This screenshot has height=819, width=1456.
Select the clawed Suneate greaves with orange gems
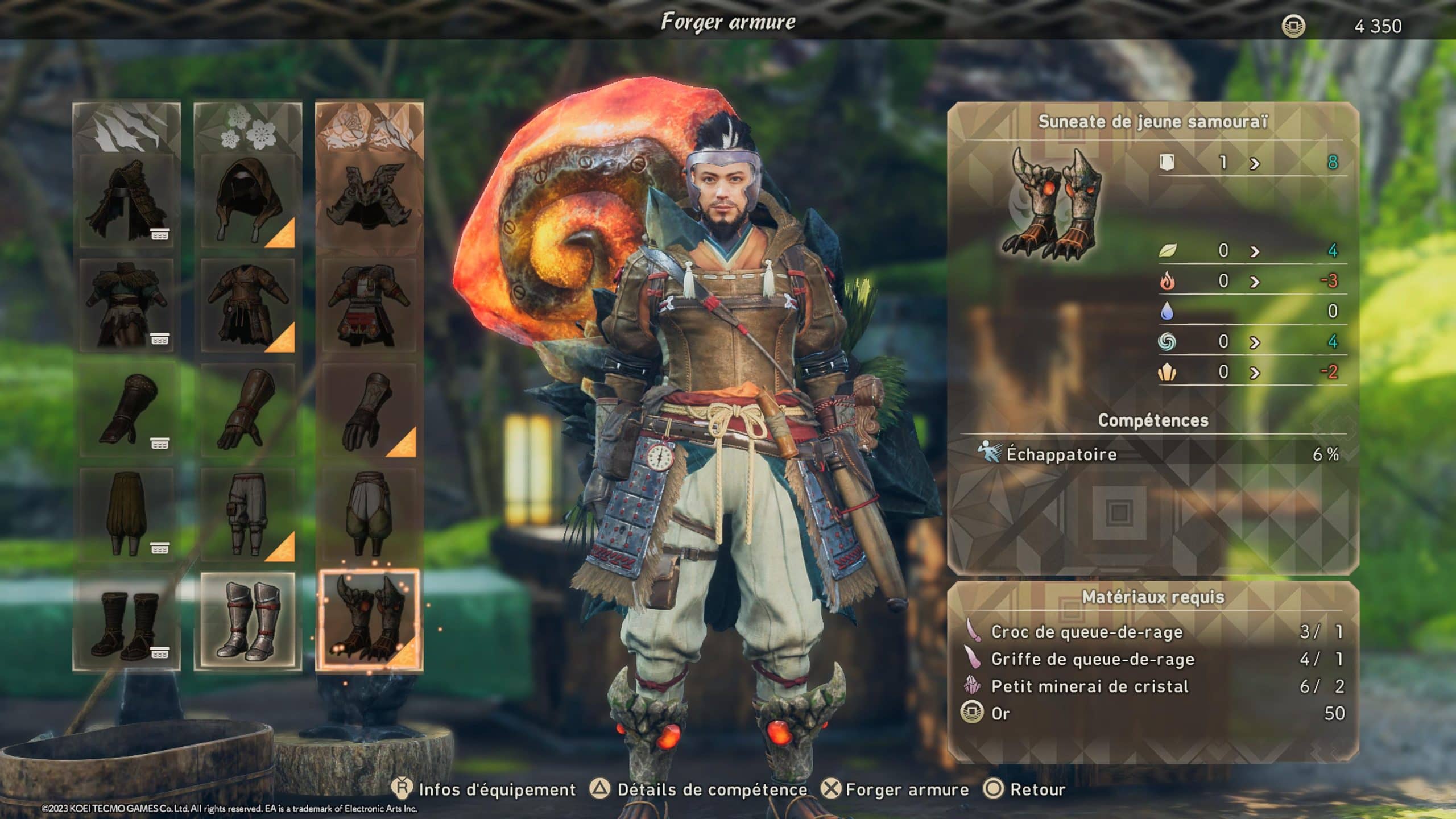coord(369,619)
